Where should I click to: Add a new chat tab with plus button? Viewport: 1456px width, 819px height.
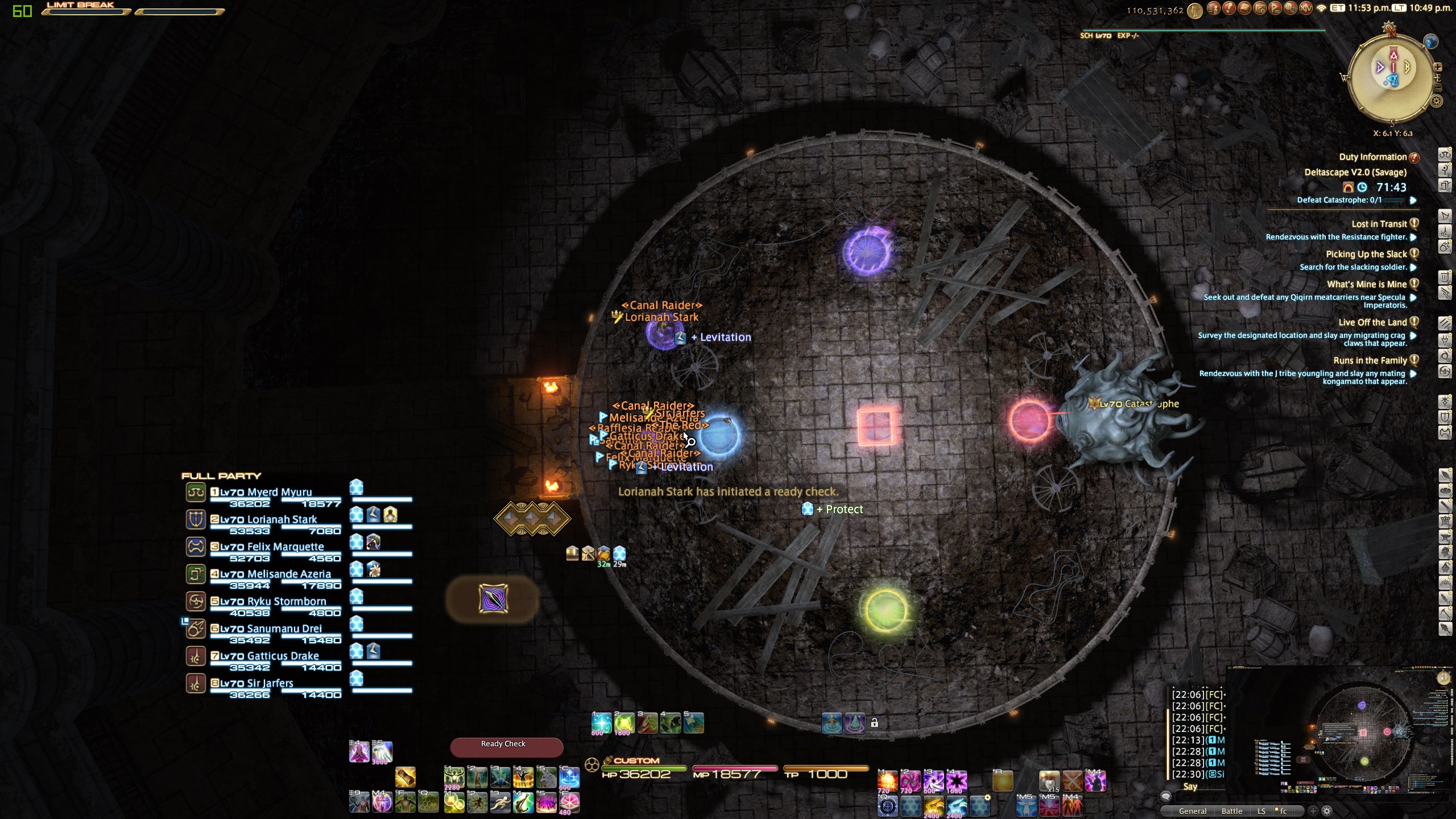click(x=1313, y=811)
